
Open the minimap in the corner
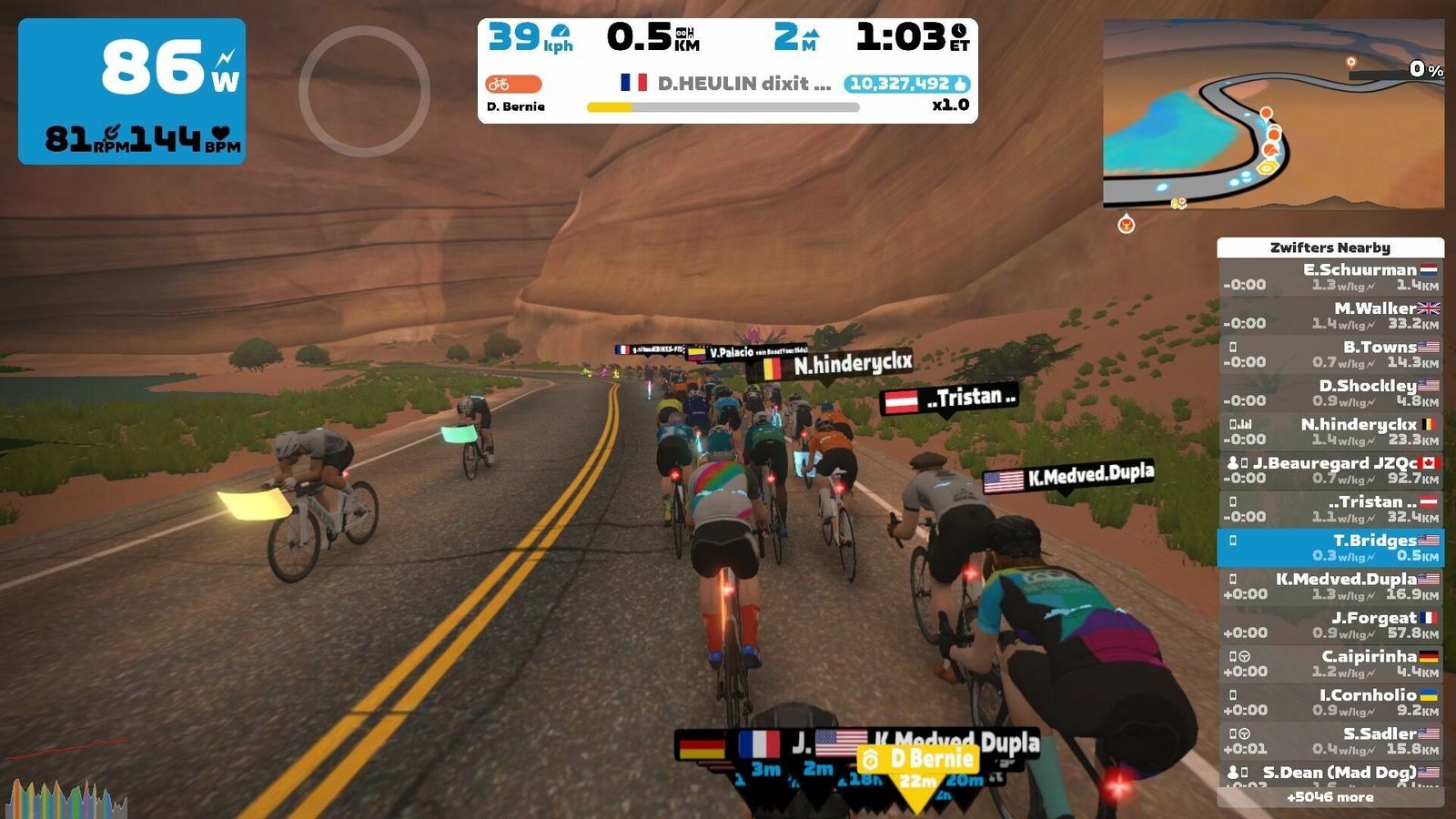coord(1272,115)
